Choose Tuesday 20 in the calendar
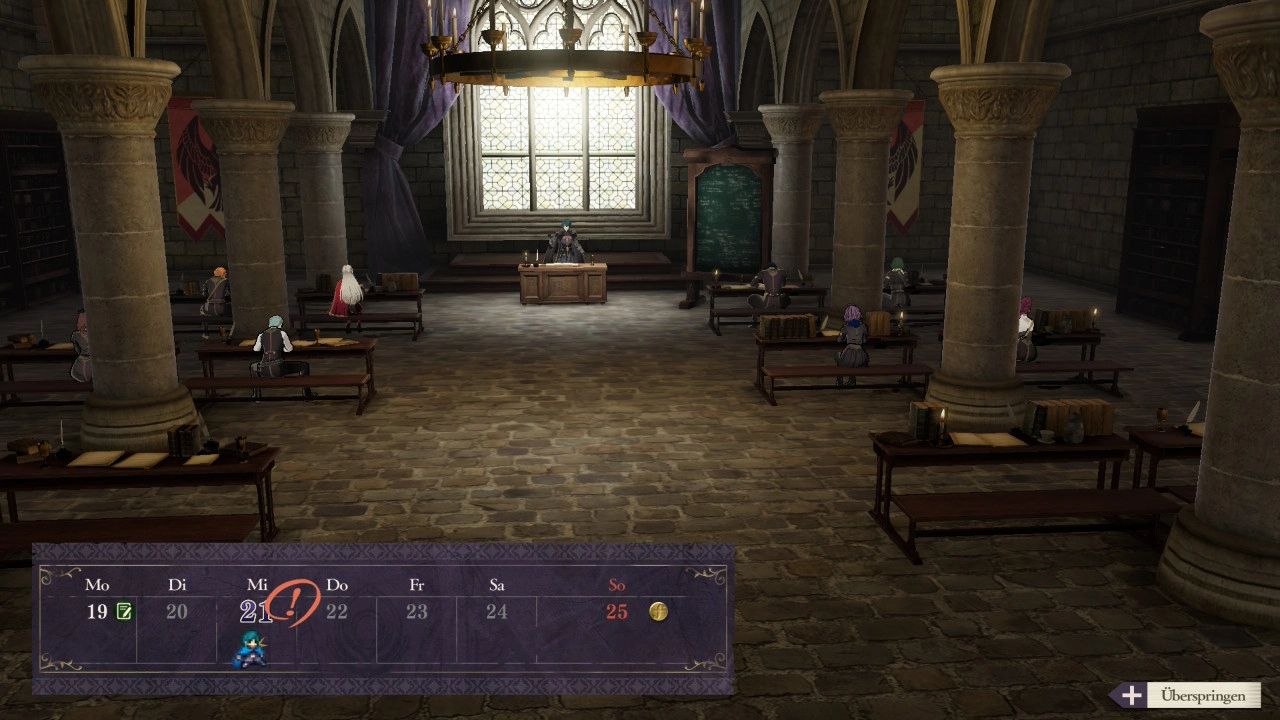This screenshot has width=1280, height=720. (x=177, y=611)
